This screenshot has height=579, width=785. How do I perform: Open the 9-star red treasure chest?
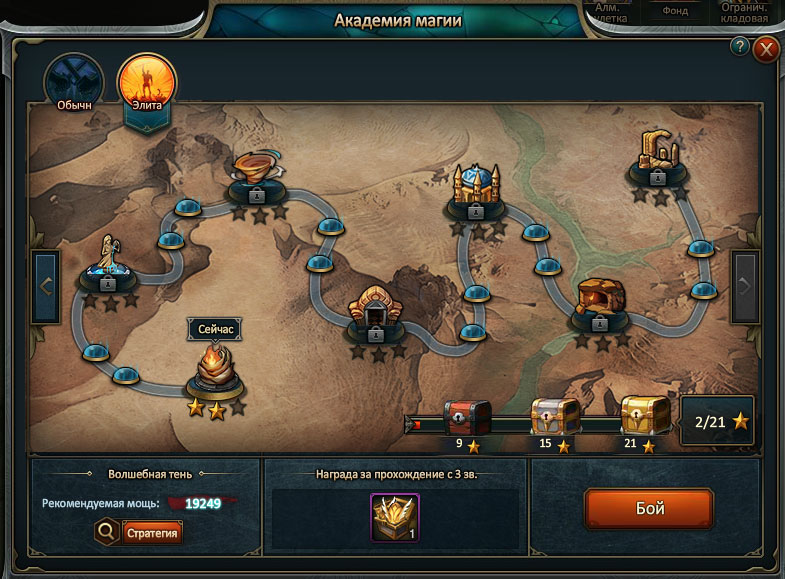(x=467, y=416)
